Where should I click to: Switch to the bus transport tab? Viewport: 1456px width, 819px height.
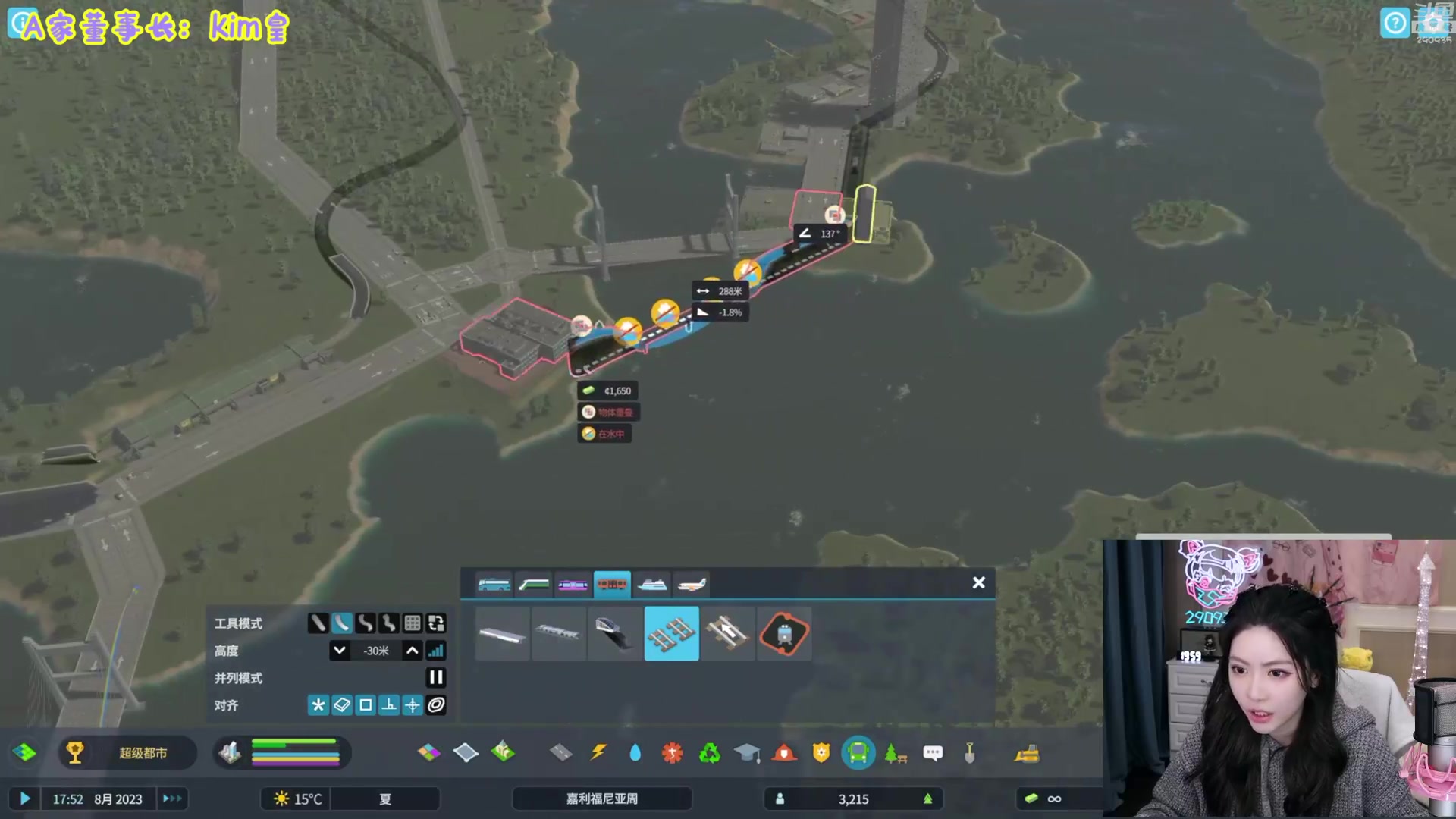click(494, 585)
